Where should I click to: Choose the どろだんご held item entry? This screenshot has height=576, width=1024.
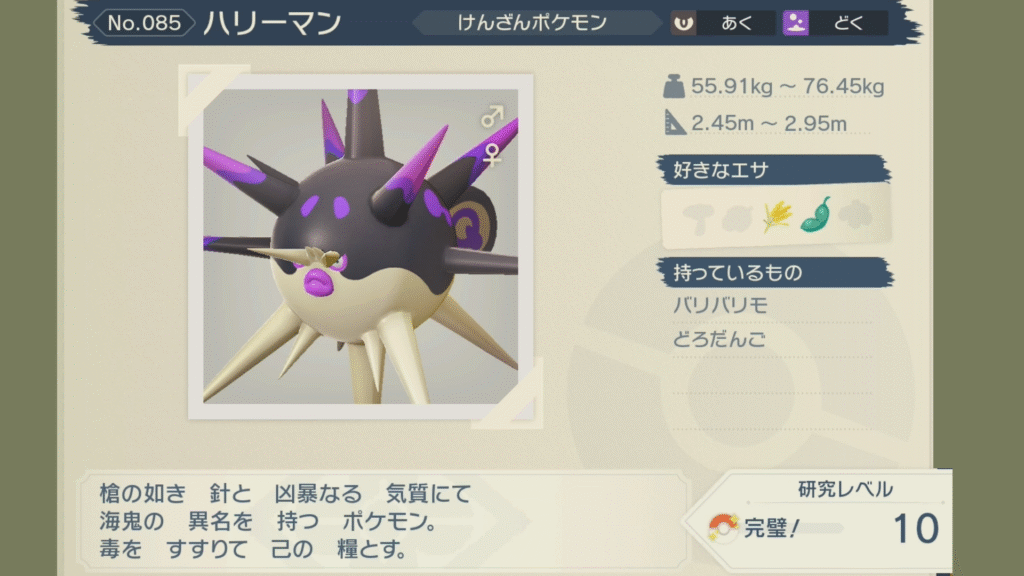720,340
